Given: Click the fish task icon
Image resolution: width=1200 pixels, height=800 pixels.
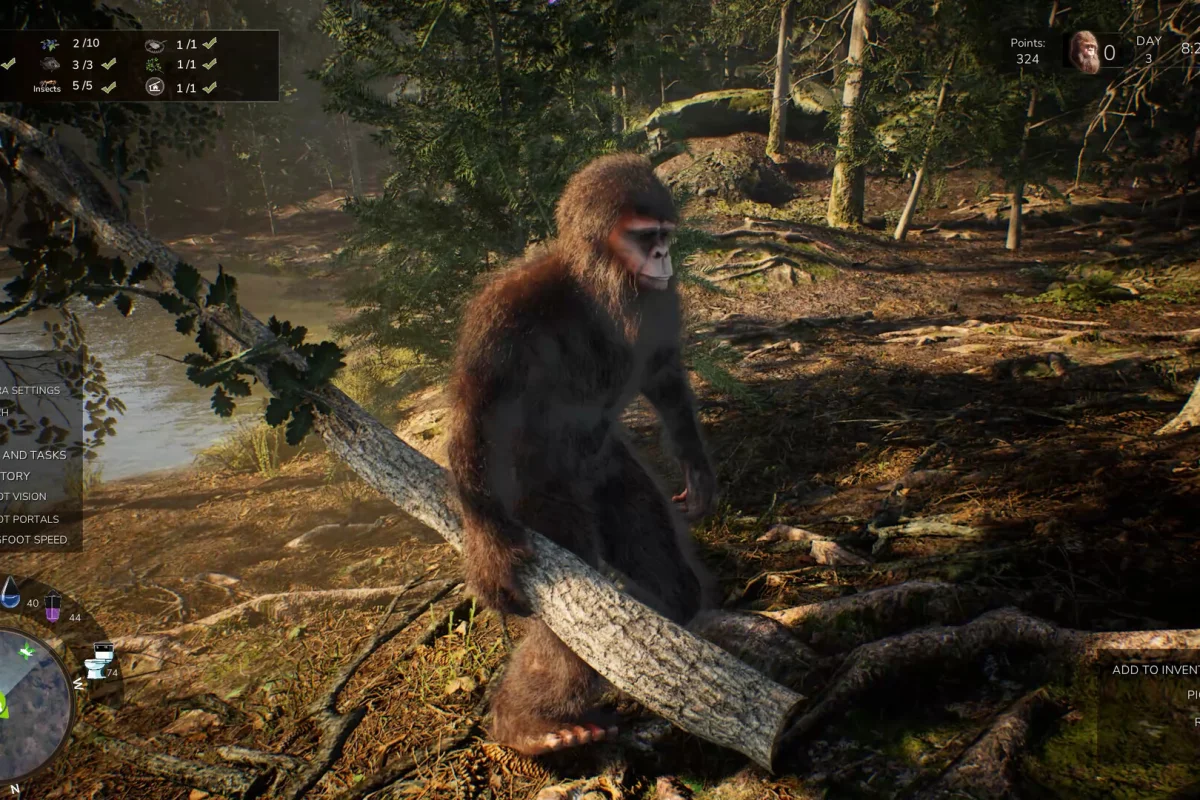Looking at the screenshot, I should point(49,64).
